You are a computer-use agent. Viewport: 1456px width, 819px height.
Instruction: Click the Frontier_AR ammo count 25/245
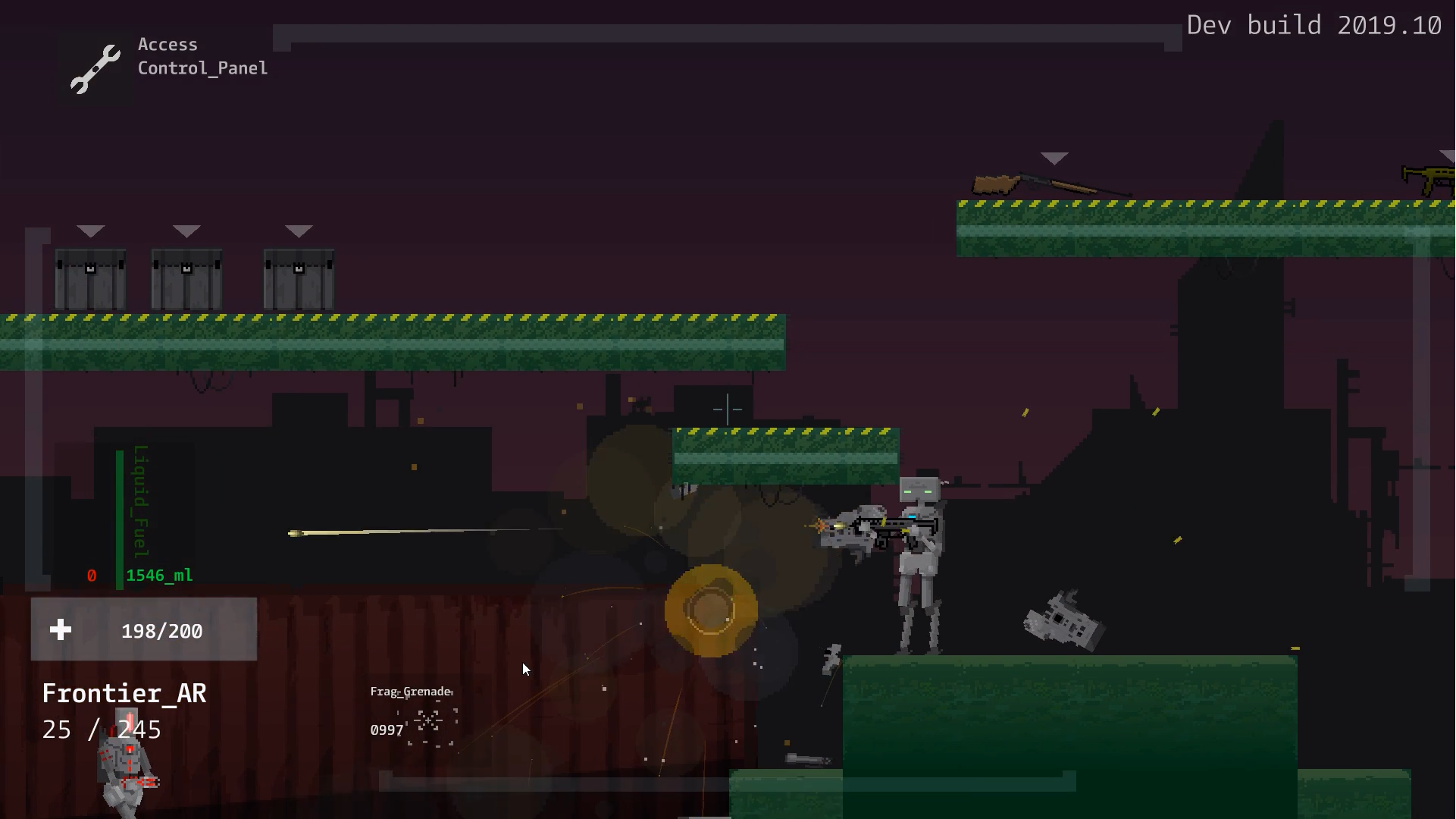[x=101, y=730]
